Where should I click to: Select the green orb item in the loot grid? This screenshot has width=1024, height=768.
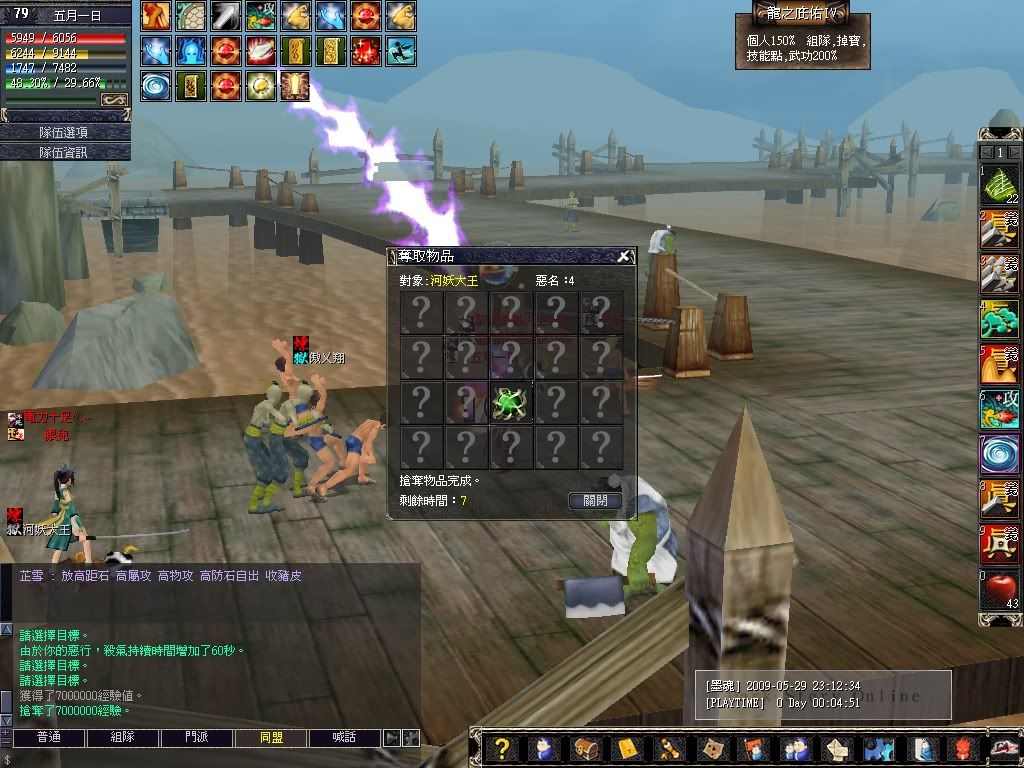click(x=509, y=403)
